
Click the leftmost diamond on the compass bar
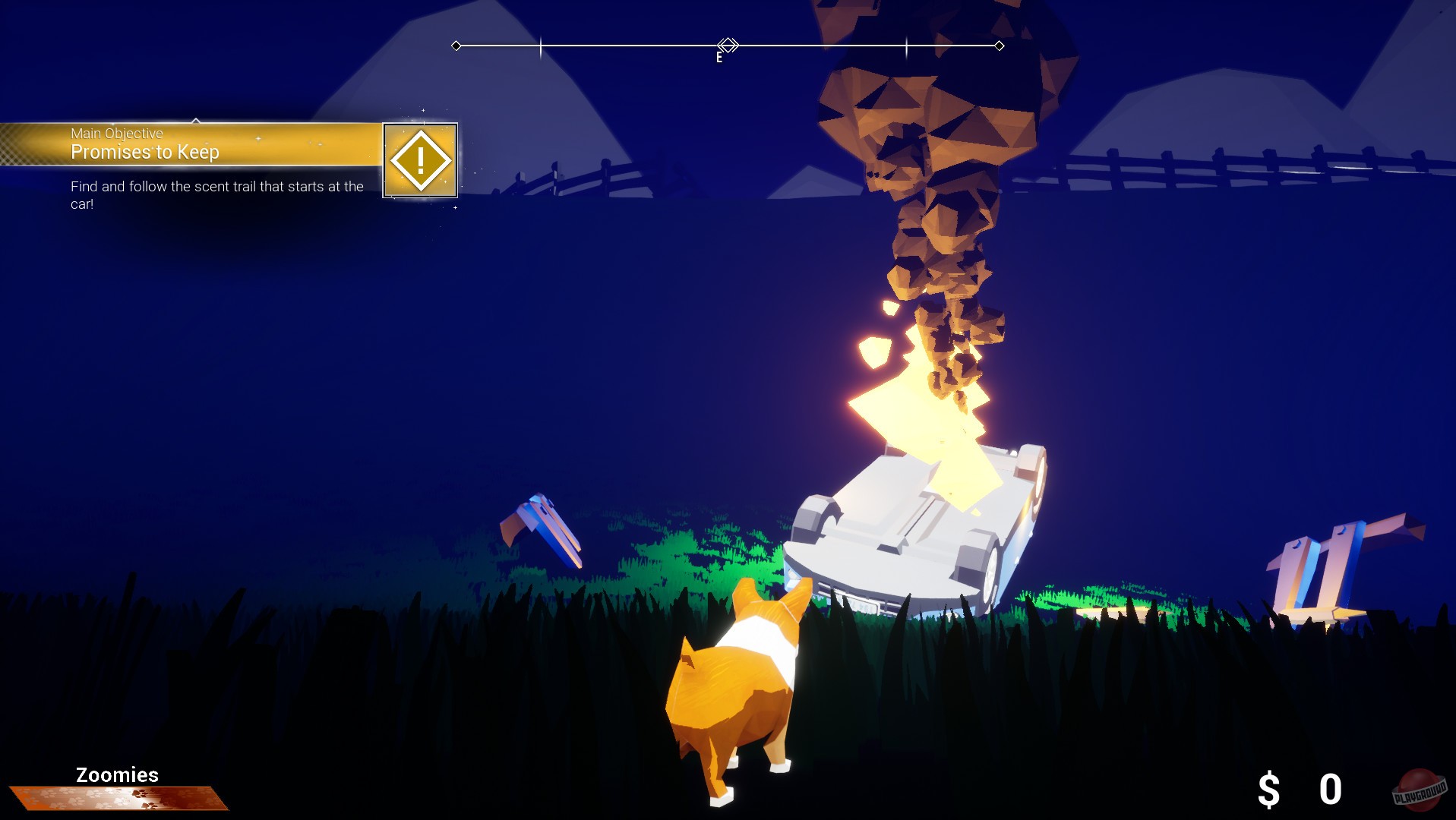(456, 46)
